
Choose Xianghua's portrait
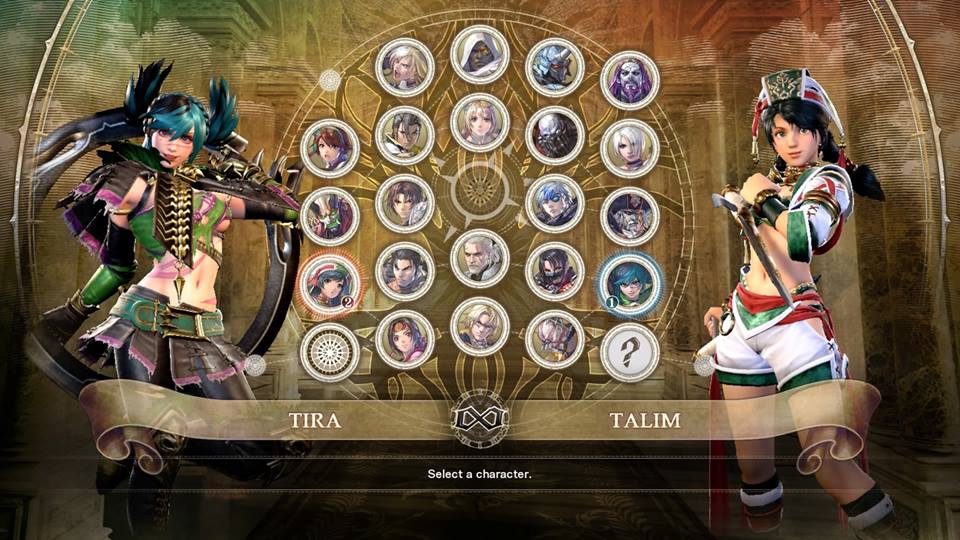click(405, 339)
